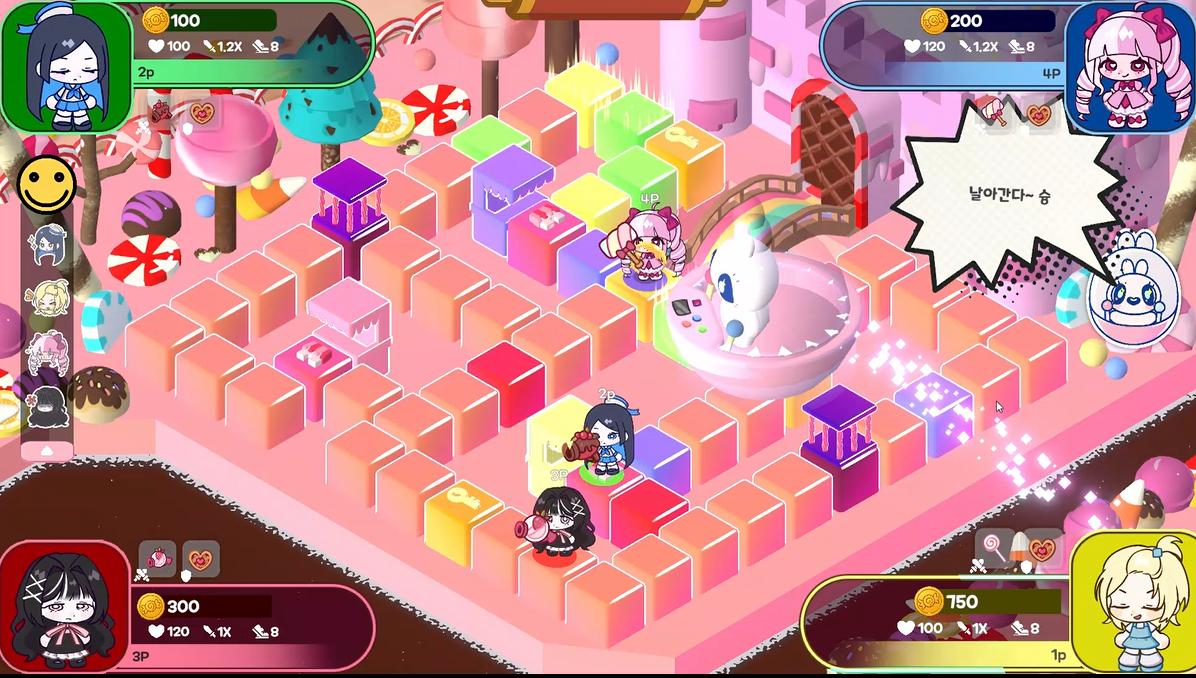Click the 4P pink-haired character portrait
The width and height of the screenshot is (1196, 678).
point(1129,68)
